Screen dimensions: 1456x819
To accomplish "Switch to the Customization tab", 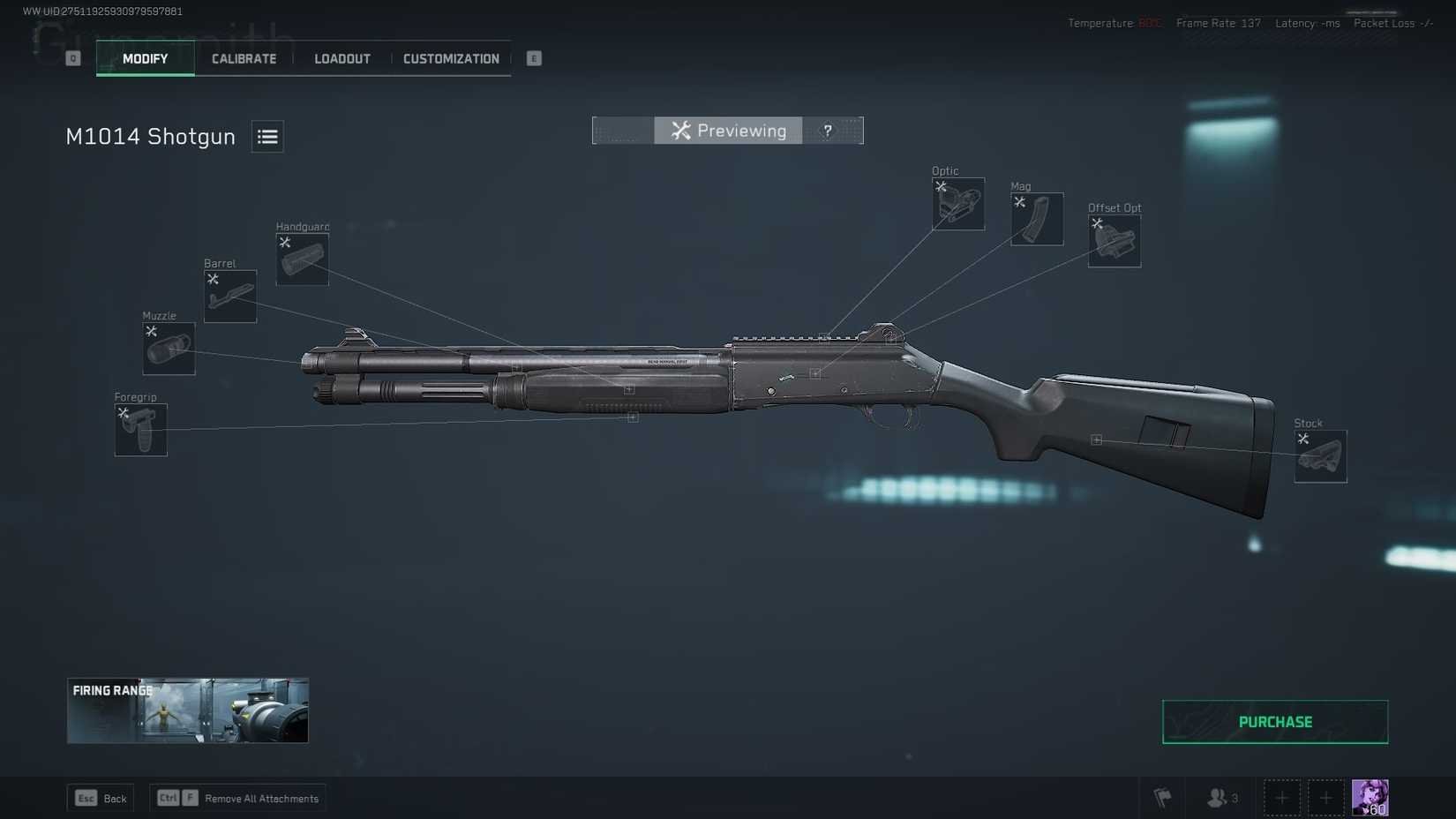I will [451, 58].
